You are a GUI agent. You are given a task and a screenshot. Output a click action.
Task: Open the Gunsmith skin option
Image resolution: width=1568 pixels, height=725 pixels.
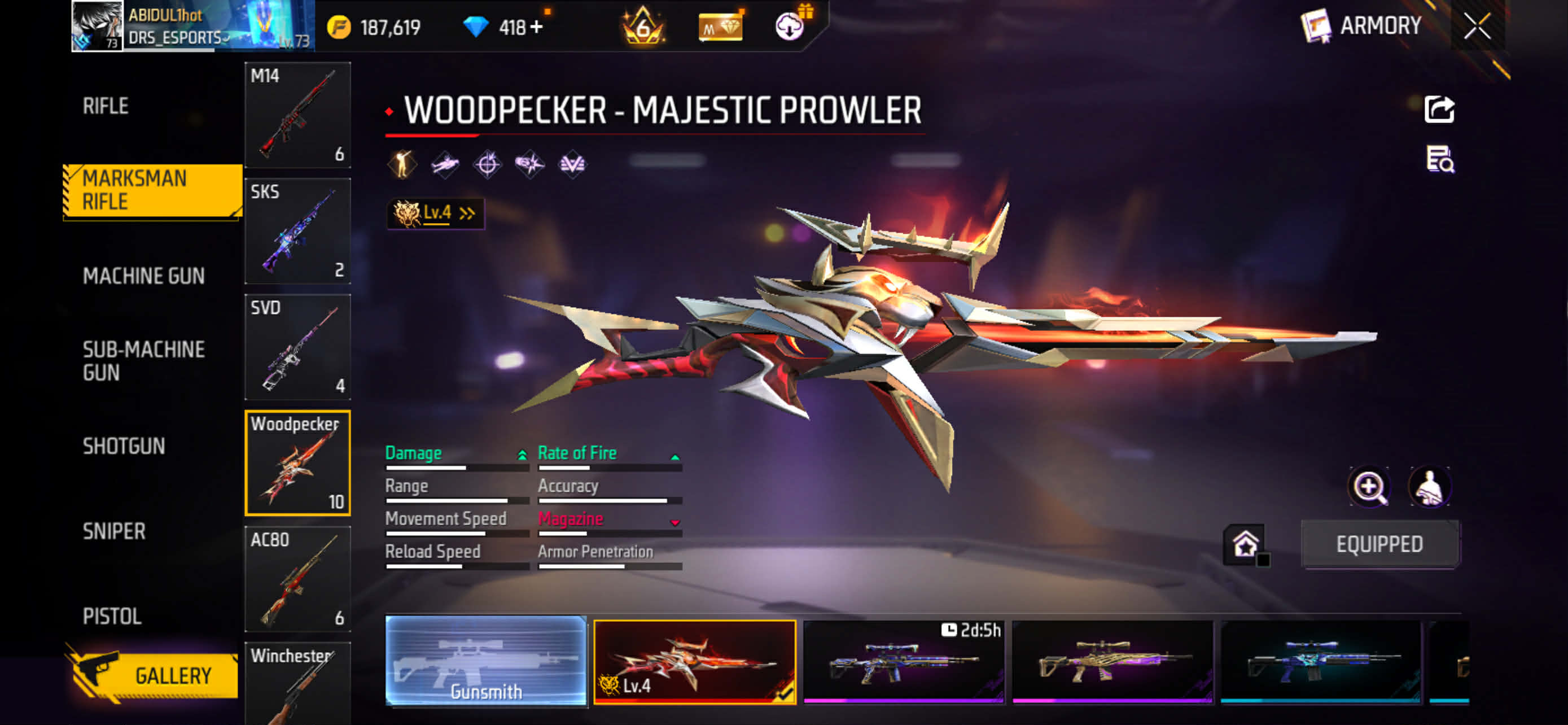pos(486,661)
